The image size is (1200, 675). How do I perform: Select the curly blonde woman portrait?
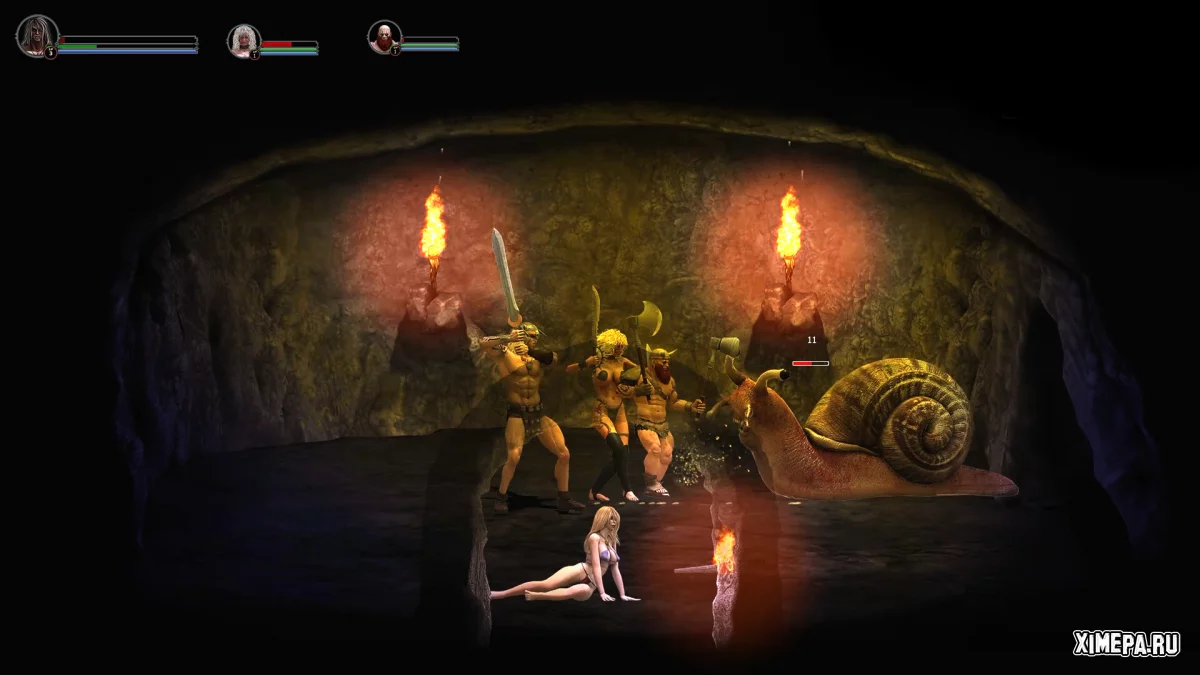pyautogui.click(x=243, y=40)
